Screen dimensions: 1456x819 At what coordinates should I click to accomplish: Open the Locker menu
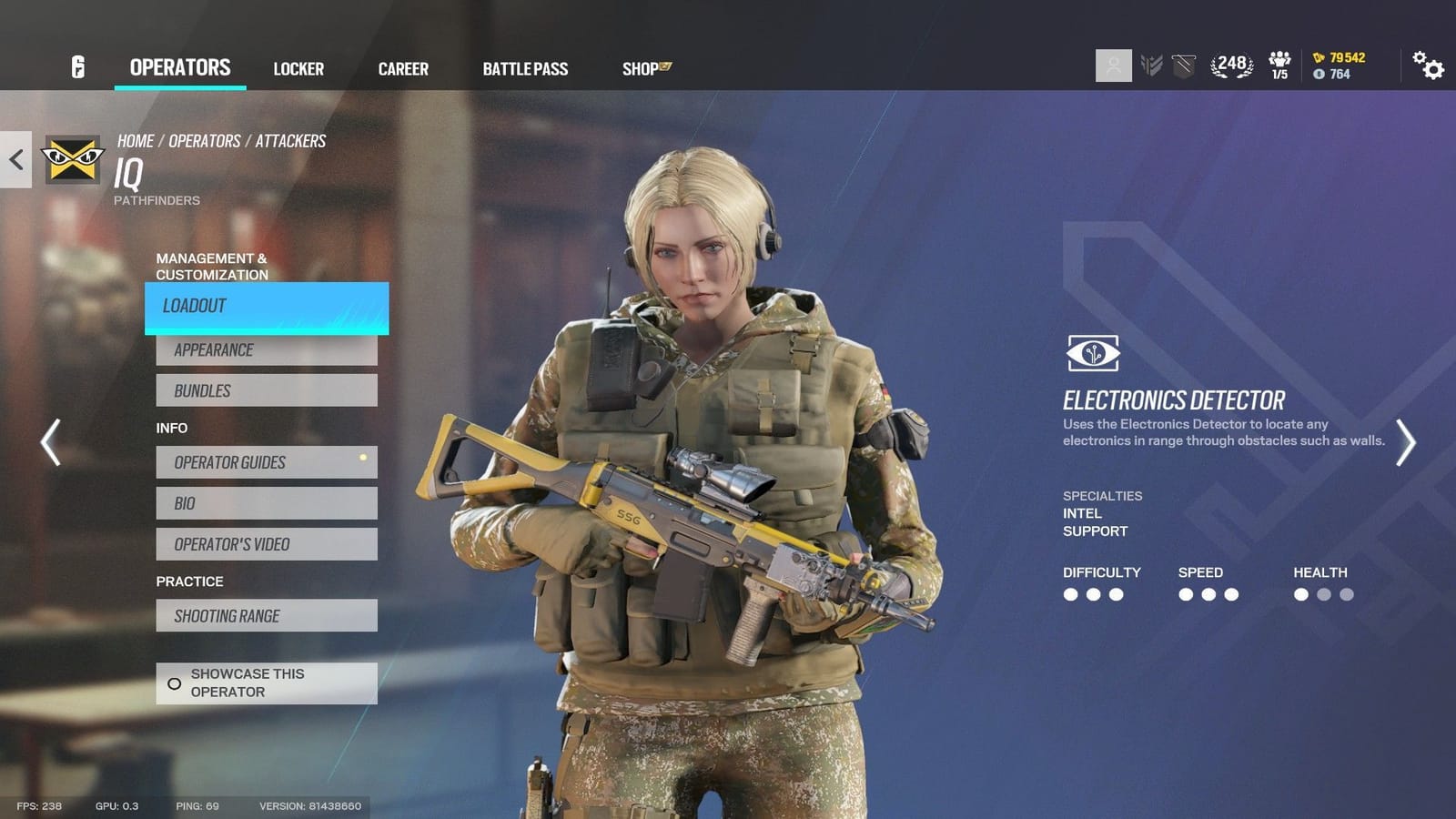[x=298, y=68]
